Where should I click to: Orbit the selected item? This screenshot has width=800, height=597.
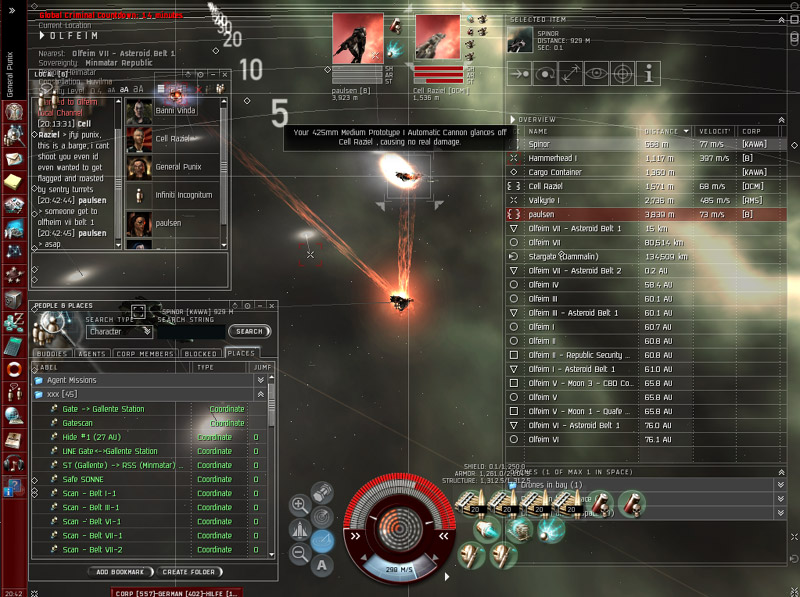coord(545,73)
